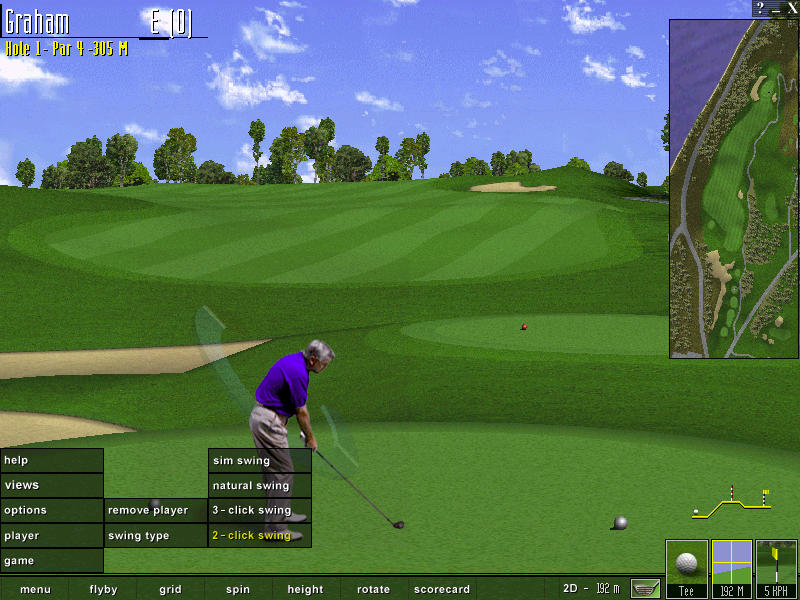Adjust shot height setting
Screen dimensions: 800x600
pos(305,590)
